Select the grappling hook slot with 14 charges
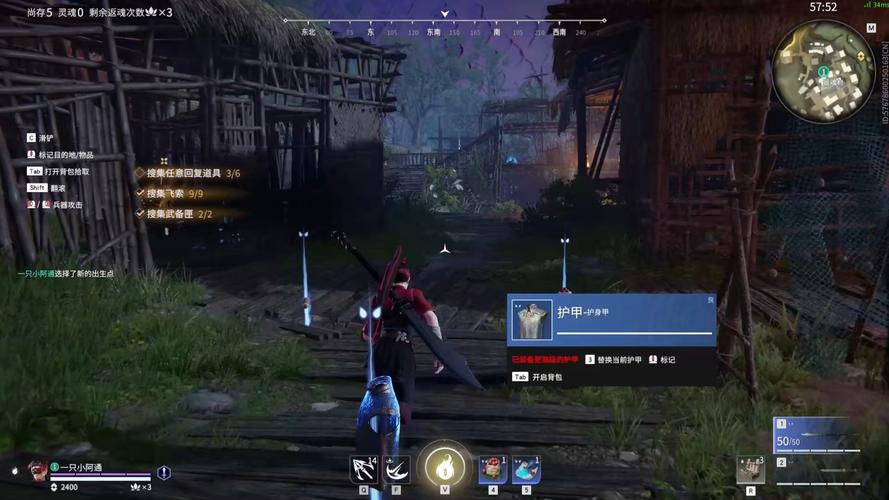 pyautogui.click(x=364, y=469)
